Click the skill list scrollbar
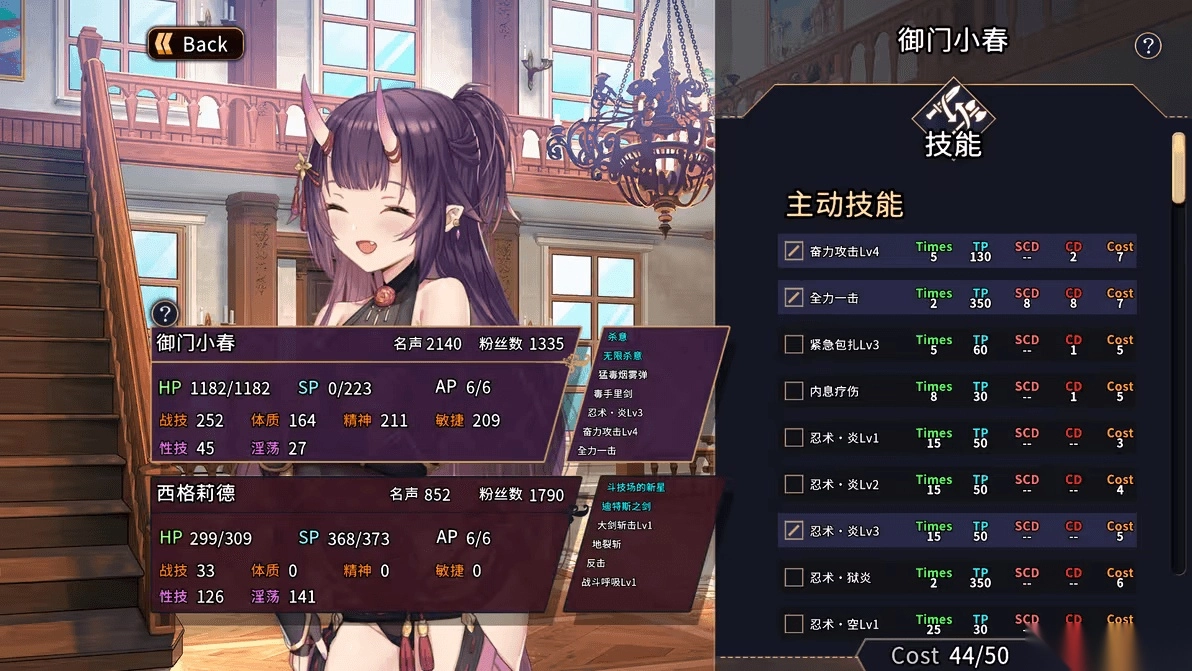Viewport: 1192px width, 671px height. pos(1178,170)
